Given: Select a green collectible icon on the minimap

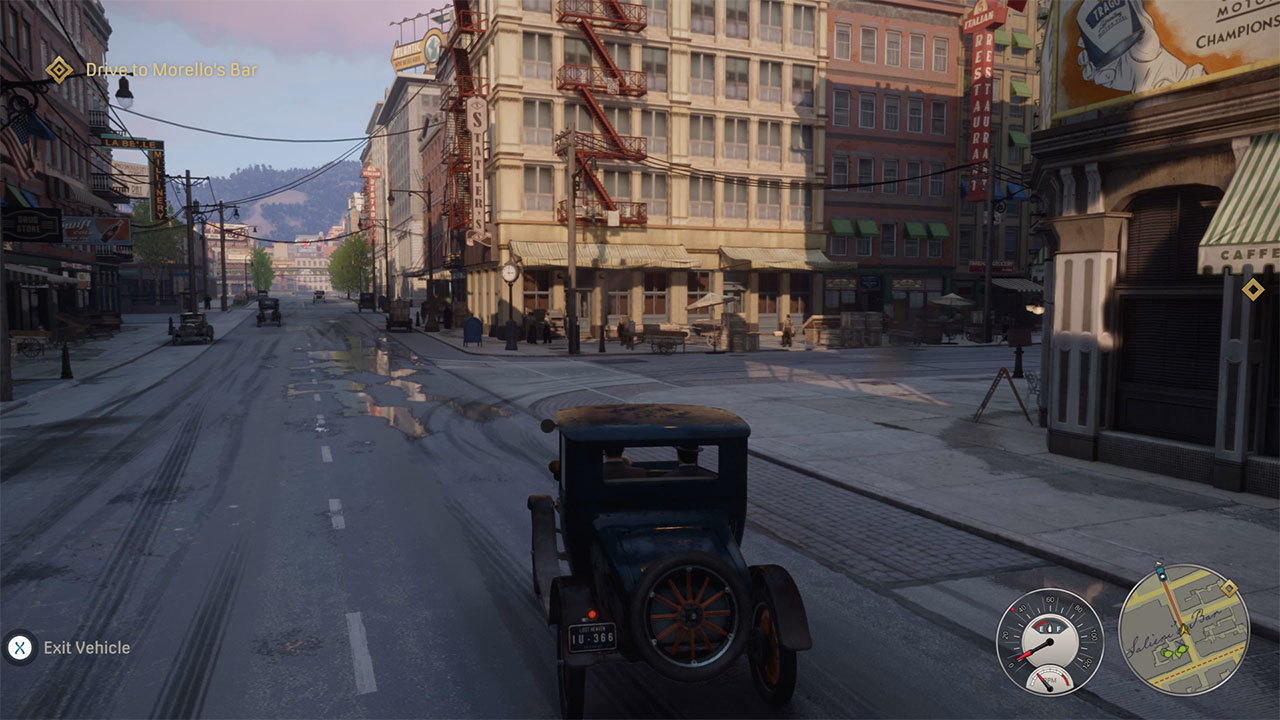Looking at the screenshot, I should click(1169, 651).
